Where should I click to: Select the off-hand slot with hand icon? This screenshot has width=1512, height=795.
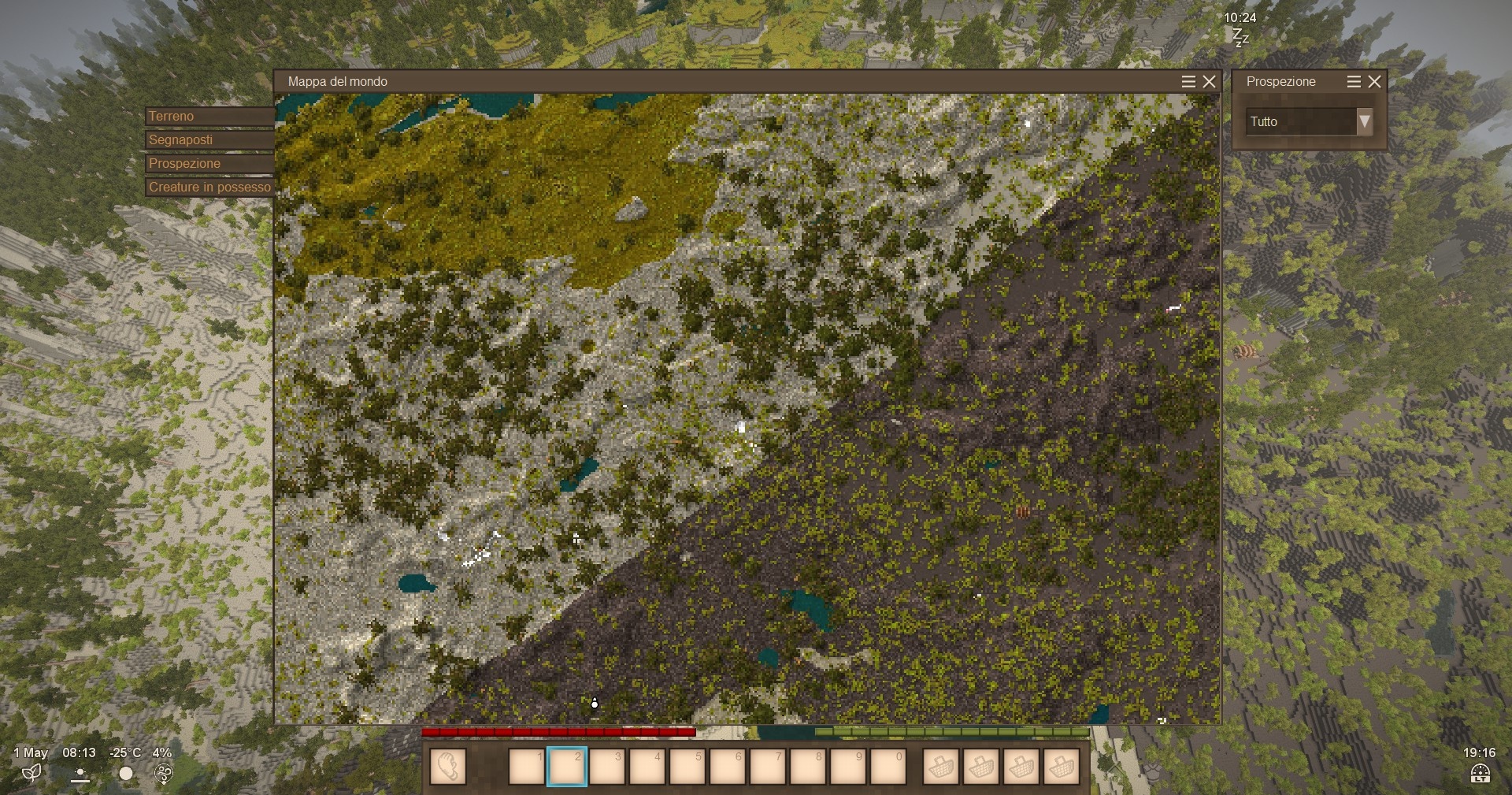coord(448,767)
